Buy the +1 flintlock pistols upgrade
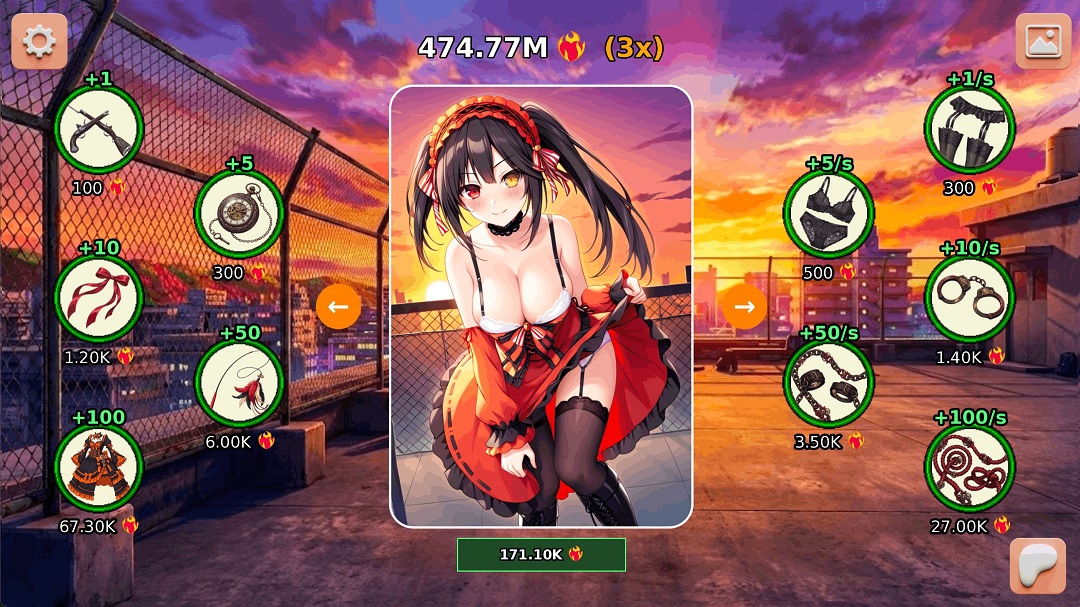The height and width of the screenshot is (607, 1080). click(x=98, y=130)
